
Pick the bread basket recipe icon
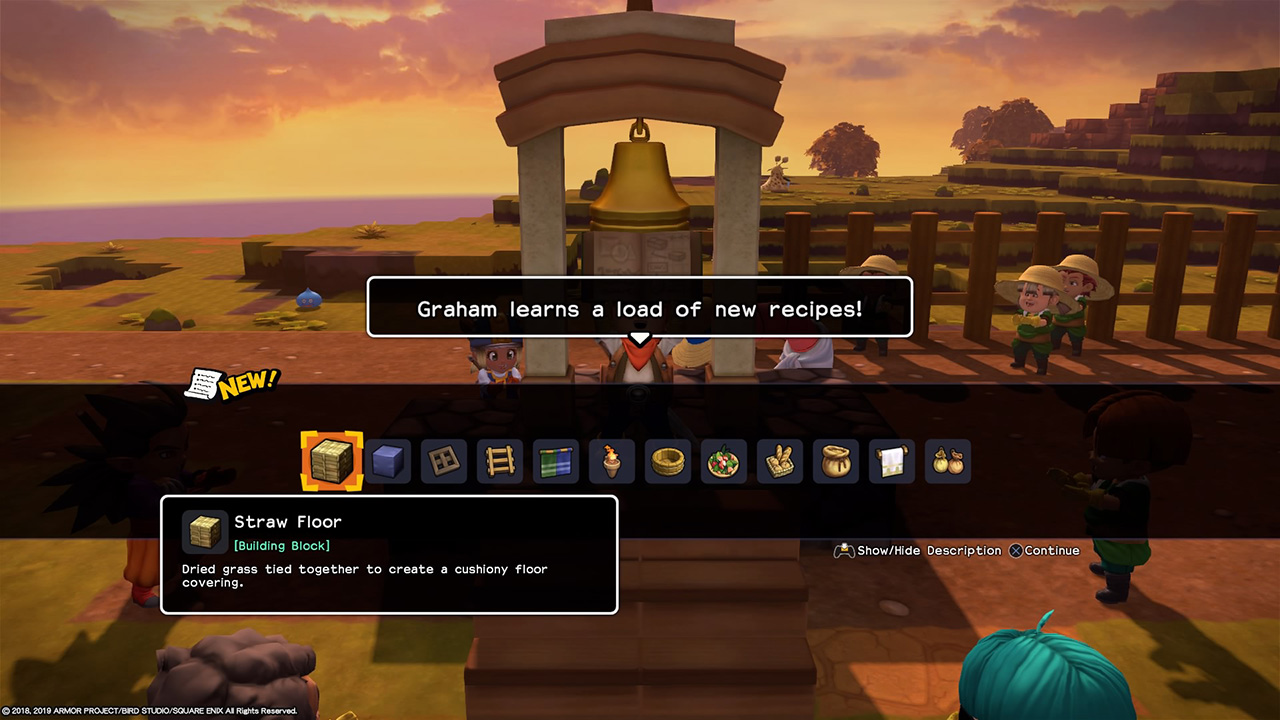click(x=779, y=461)
